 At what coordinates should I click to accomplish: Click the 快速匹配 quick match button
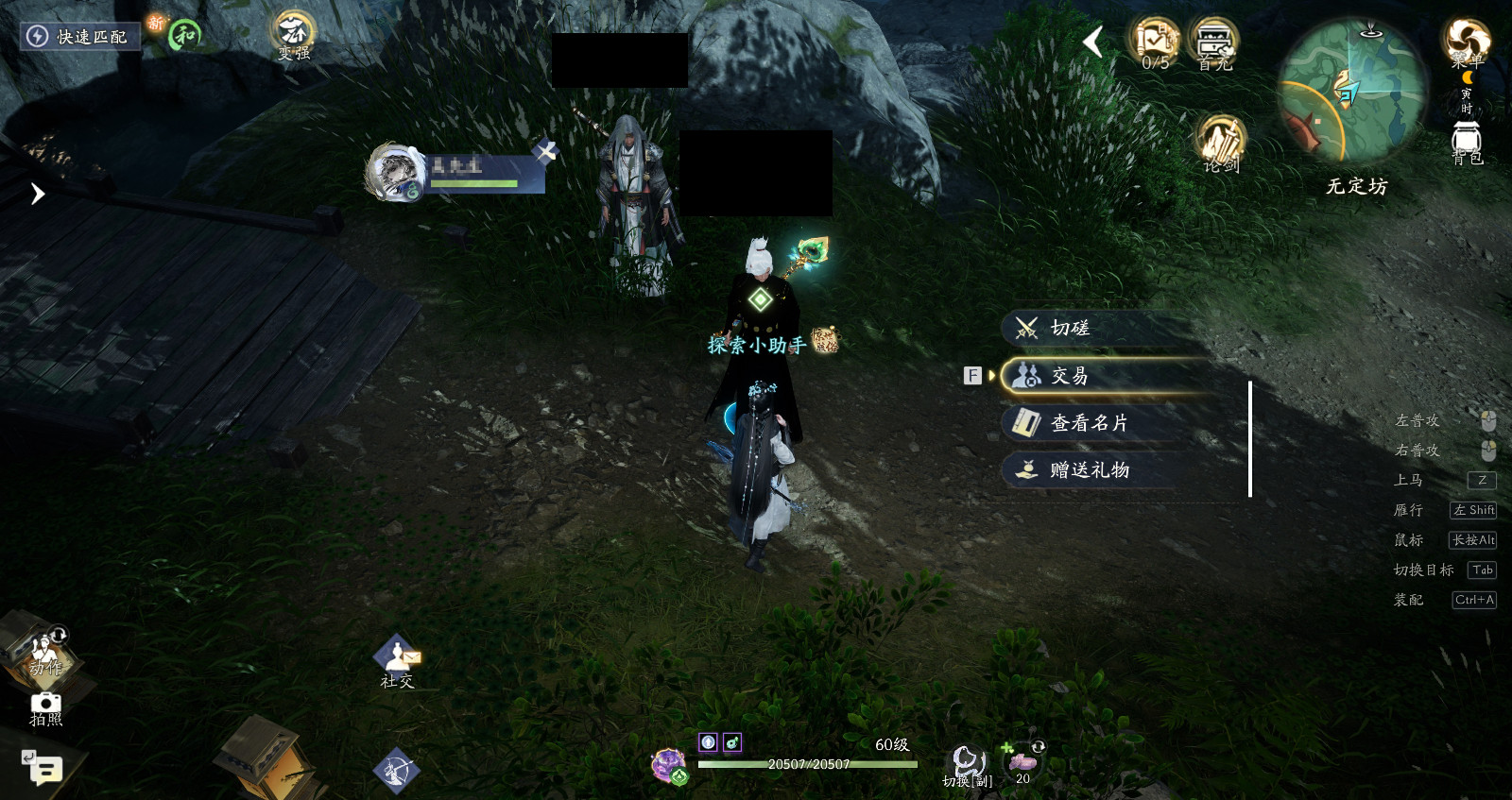(x=80, y=37)
